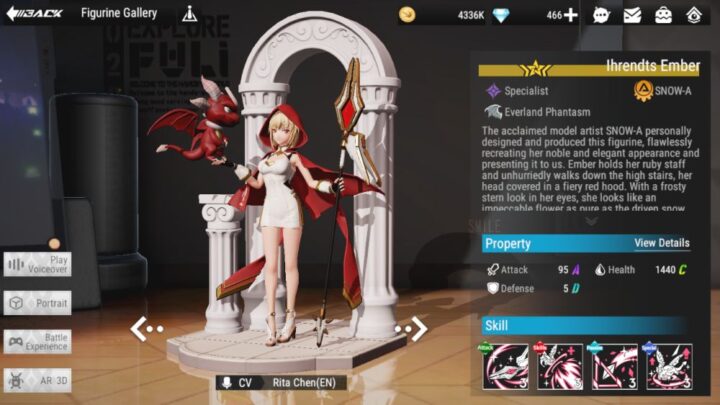Select the blue Special skill icon

(668, 367)
